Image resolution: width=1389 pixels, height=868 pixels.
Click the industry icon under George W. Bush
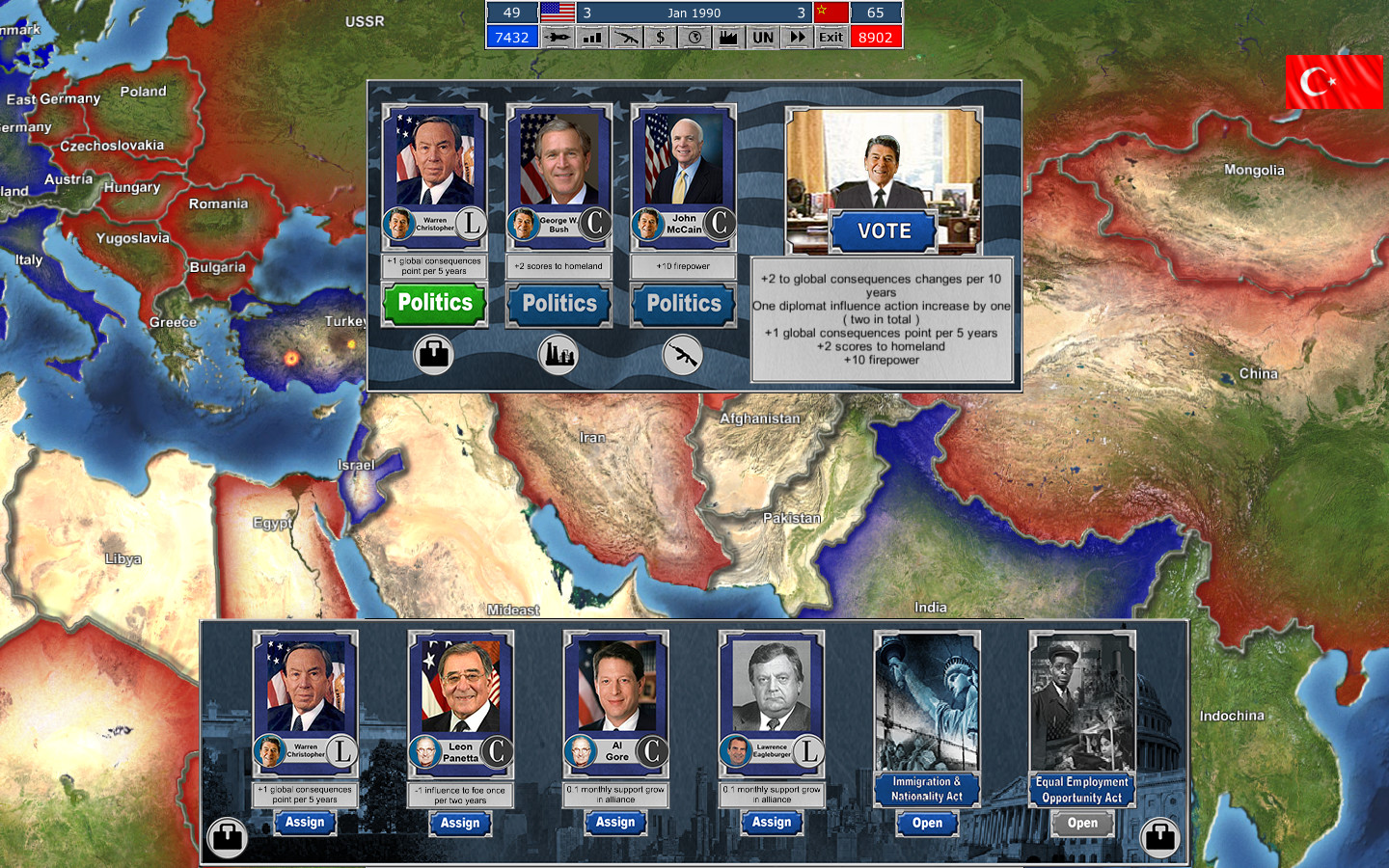coord(558,354)
